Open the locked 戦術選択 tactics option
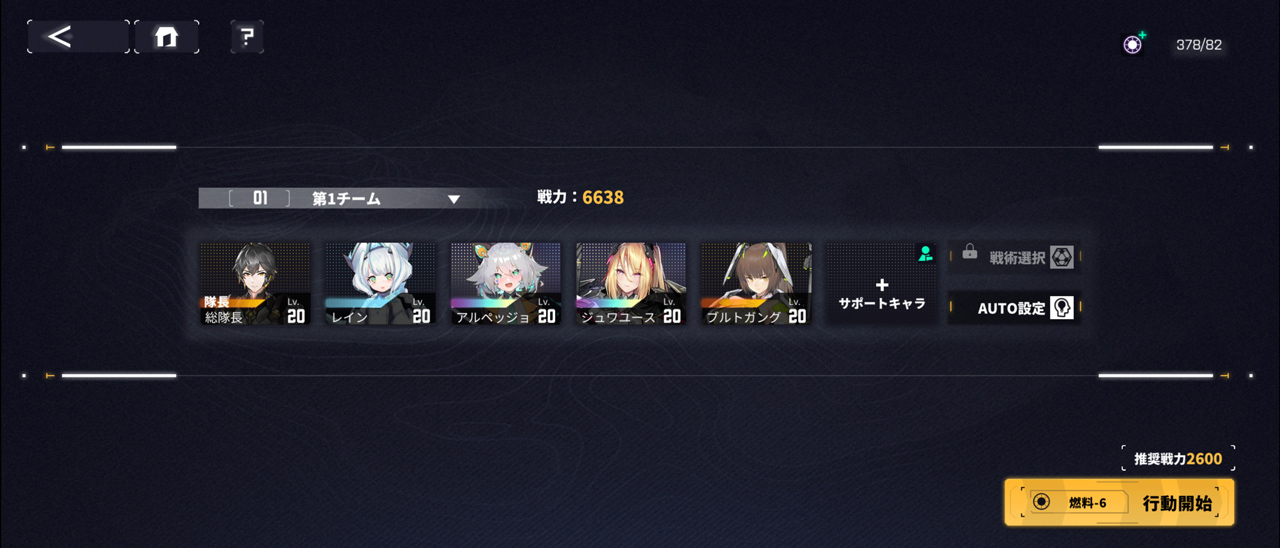 pyautogui.click(x=1014, y=258)
